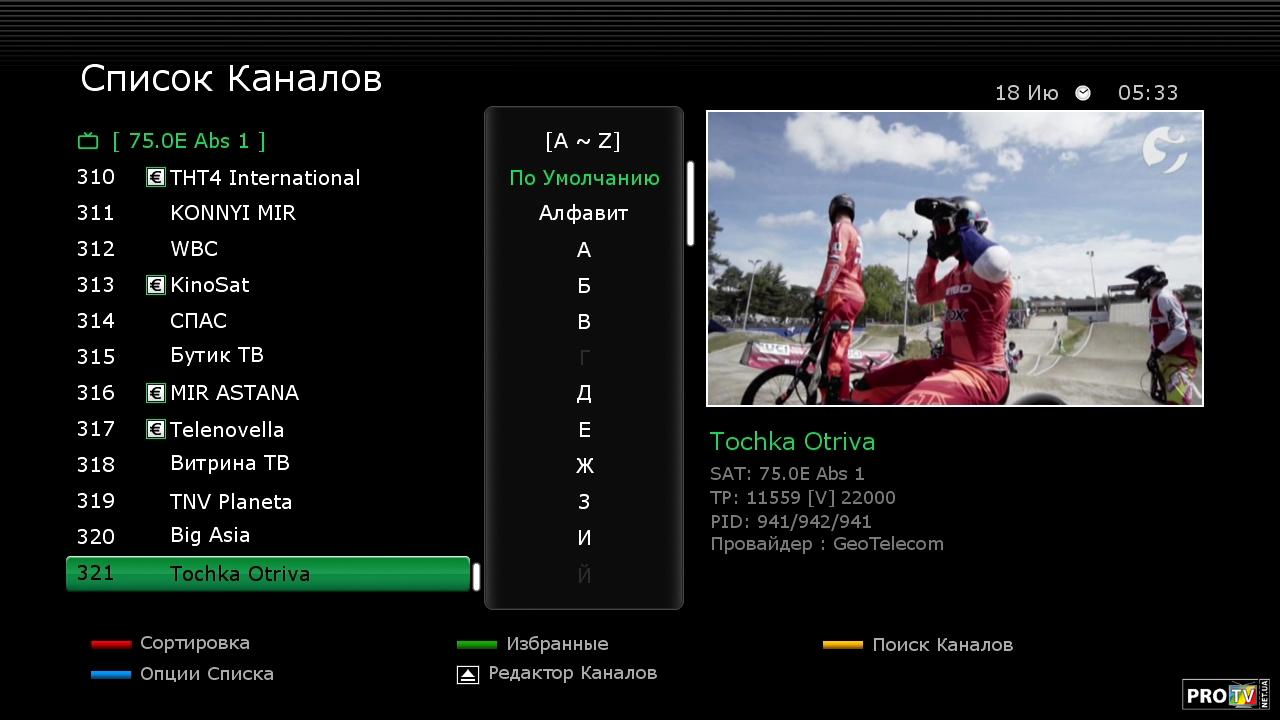Select TNV Planeta channel
This screenshot has height=720, width=1280.
pos(231,502)
